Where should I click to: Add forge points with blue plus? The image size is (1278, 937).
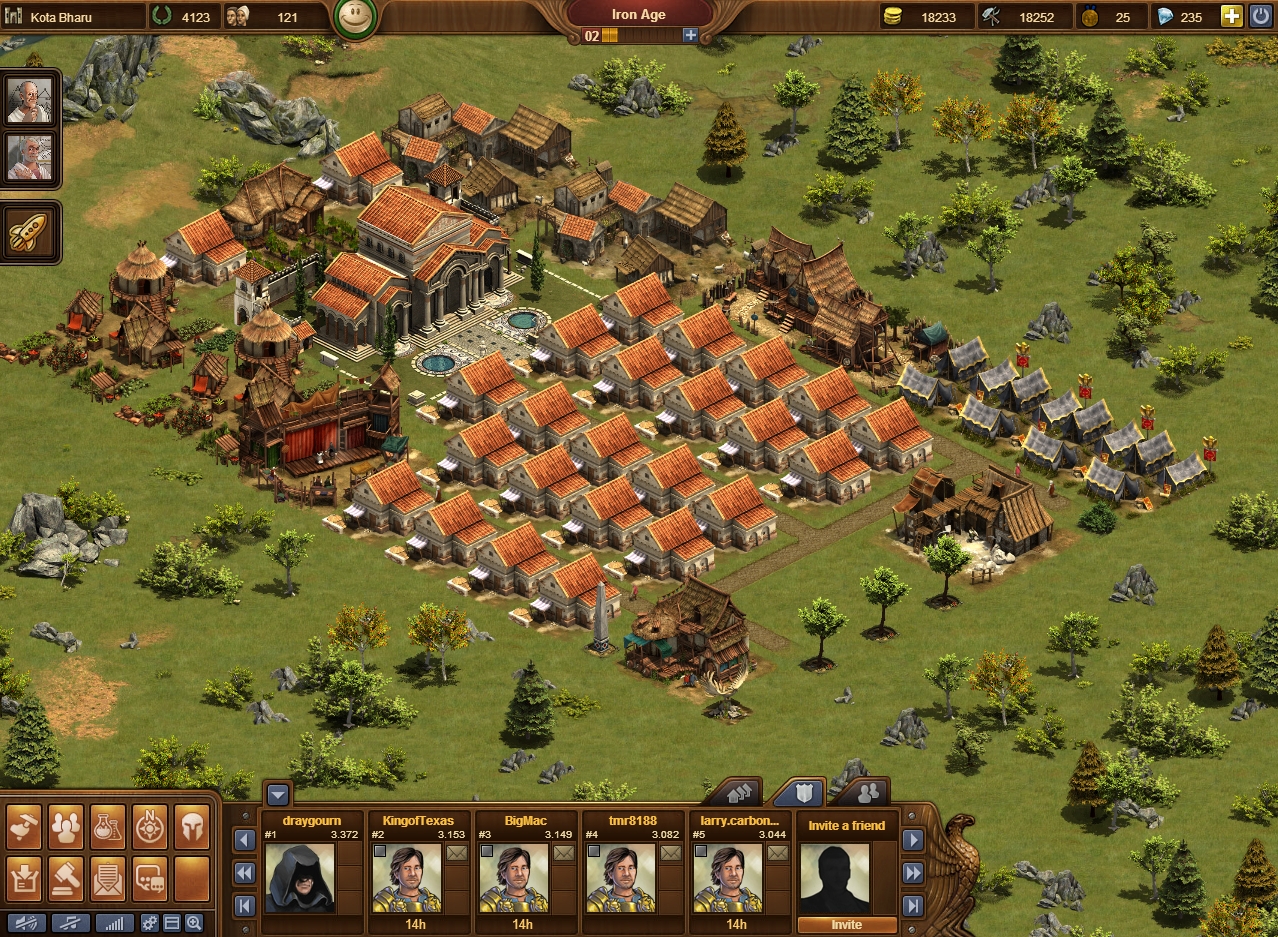click(x=690, y=35)
